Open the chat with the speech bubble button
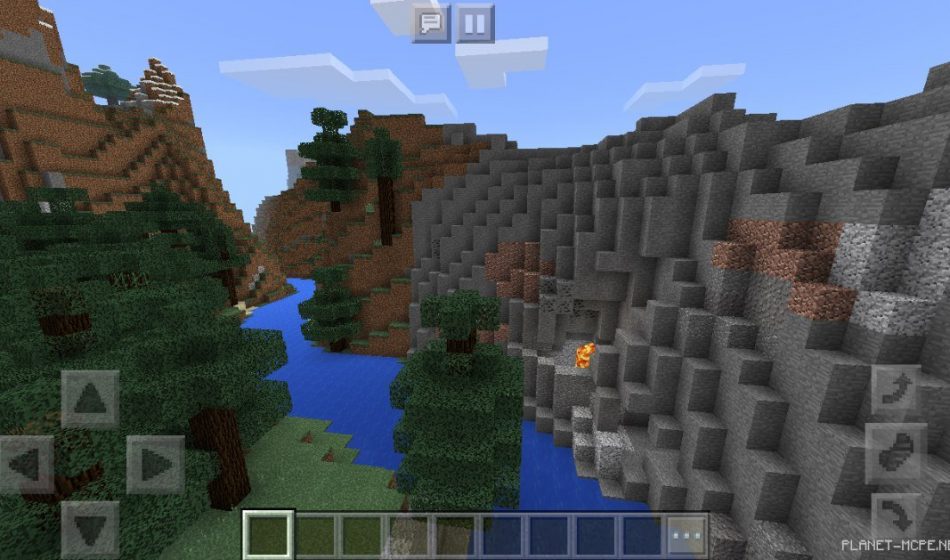Image resolution: width=950 pixels, height=560 pixels. [431, 23]
